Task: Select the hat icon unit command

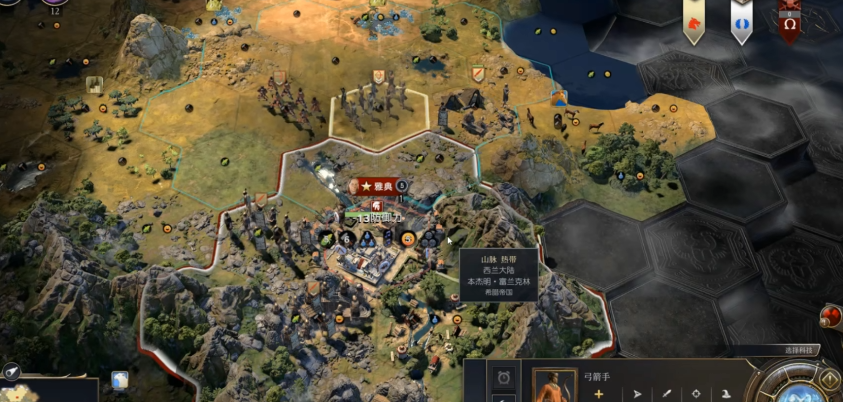Action: [727, 393]
